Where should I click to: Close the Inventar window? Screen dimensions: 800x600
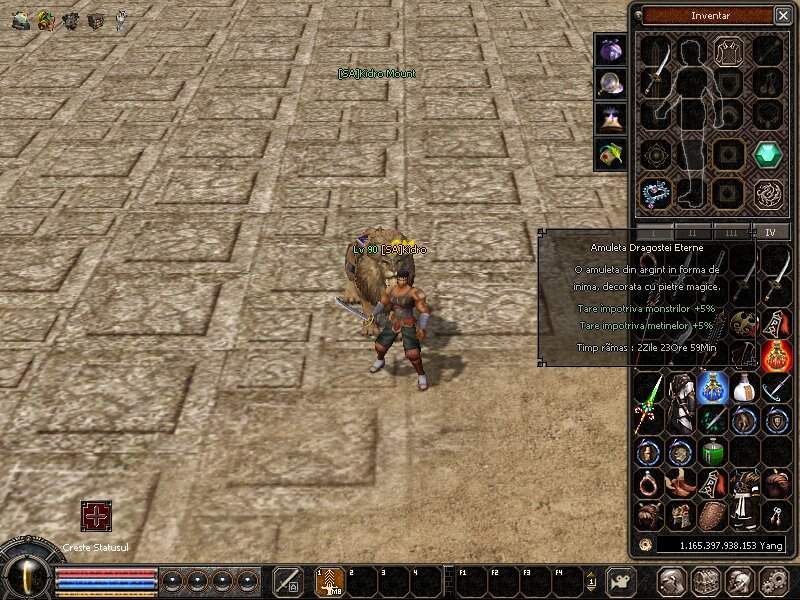(x=783, y=15)
